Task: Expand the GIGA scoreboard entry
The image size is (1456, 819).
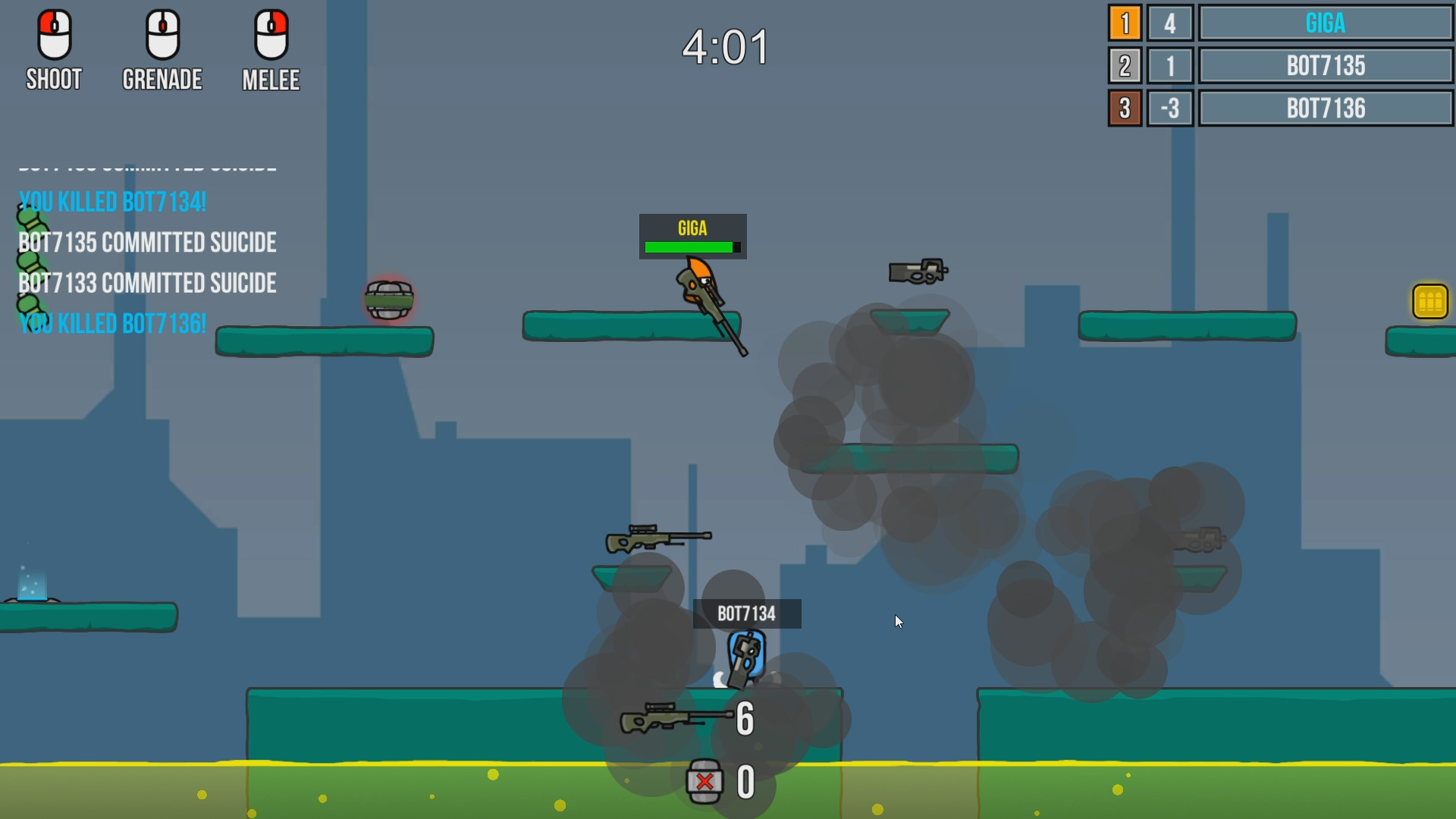Action: click(1326, 24)
